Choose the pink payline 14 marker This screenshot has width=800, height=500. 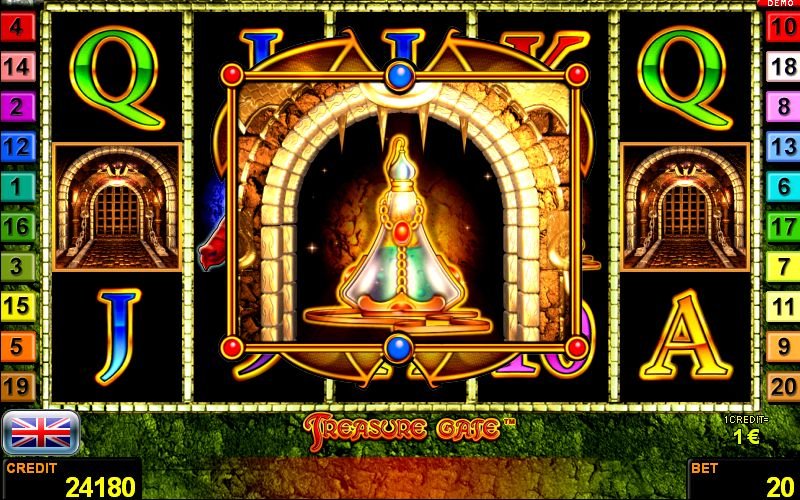click(17, 68)
